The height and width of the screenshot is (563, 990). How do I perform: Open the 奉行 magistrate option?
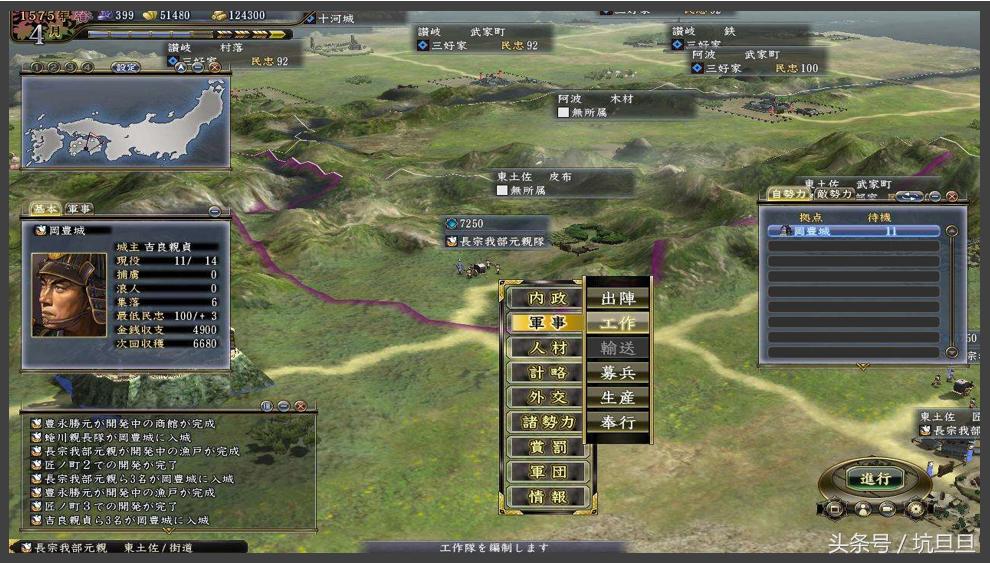pos(618,422)
